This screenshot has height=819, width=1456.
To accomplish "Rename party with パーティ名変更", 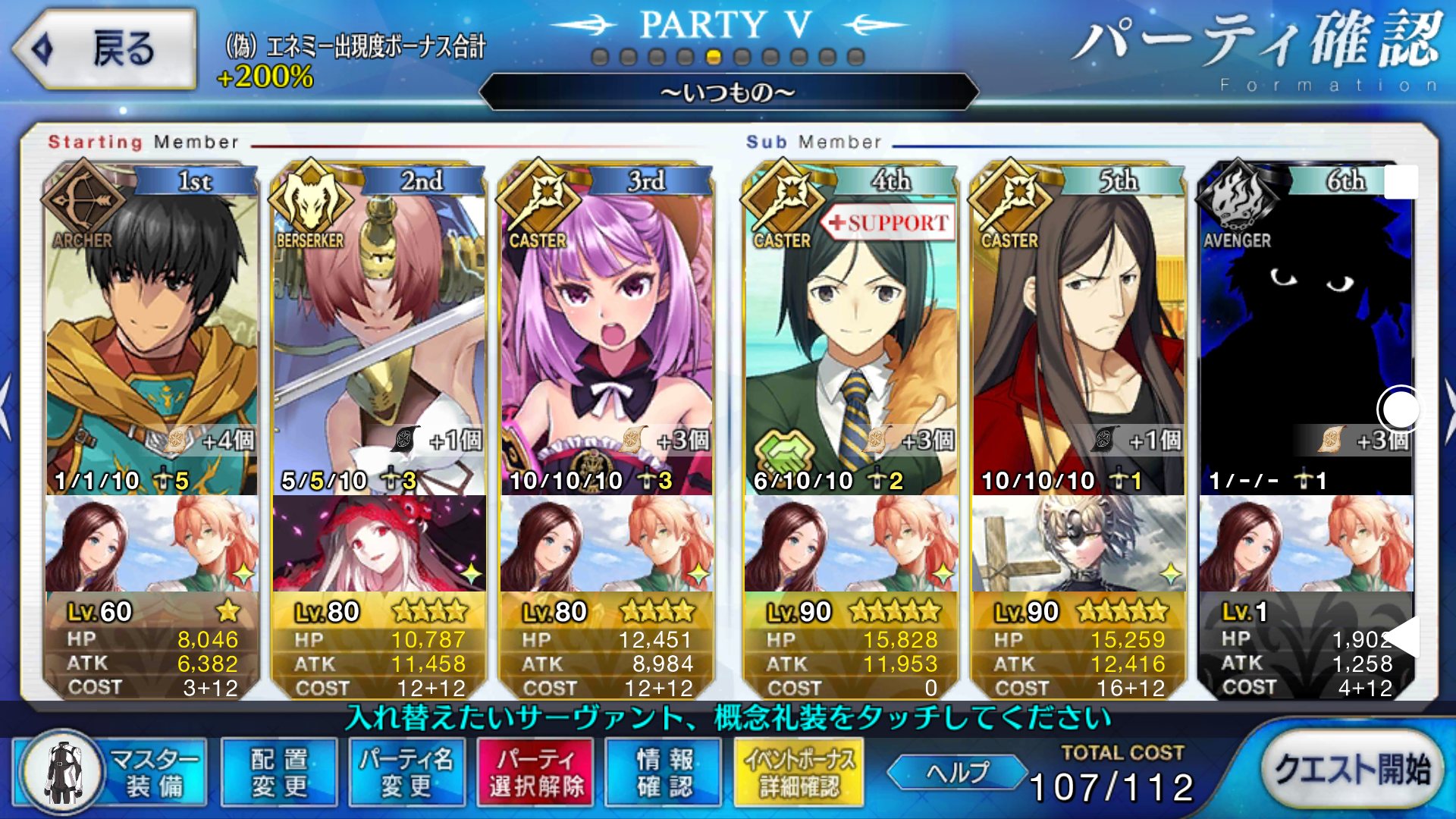I will click(x=407, y=773).
